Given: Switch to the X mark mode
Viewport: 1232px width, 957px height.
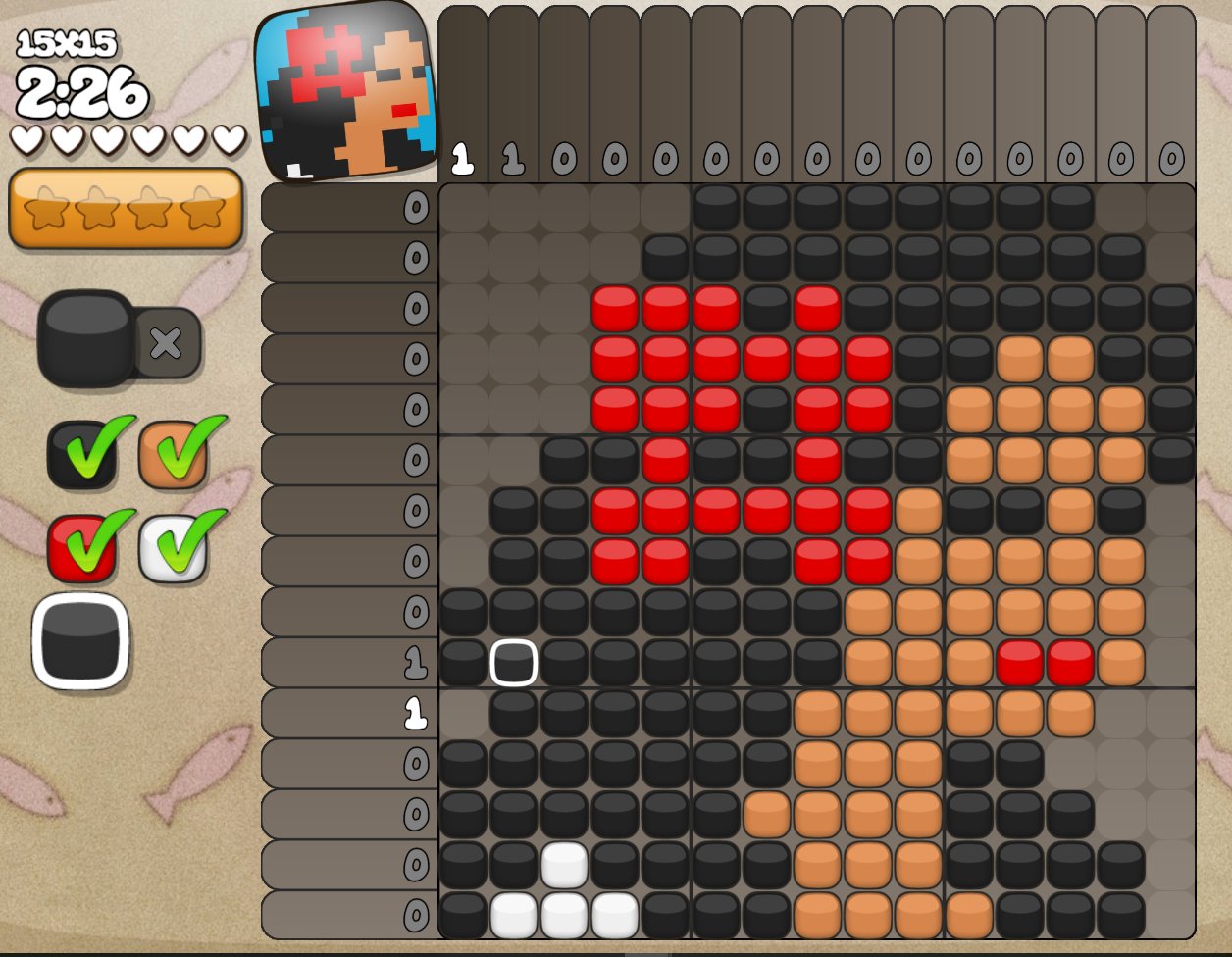Looking at the screenshot, I should [166, 342].
